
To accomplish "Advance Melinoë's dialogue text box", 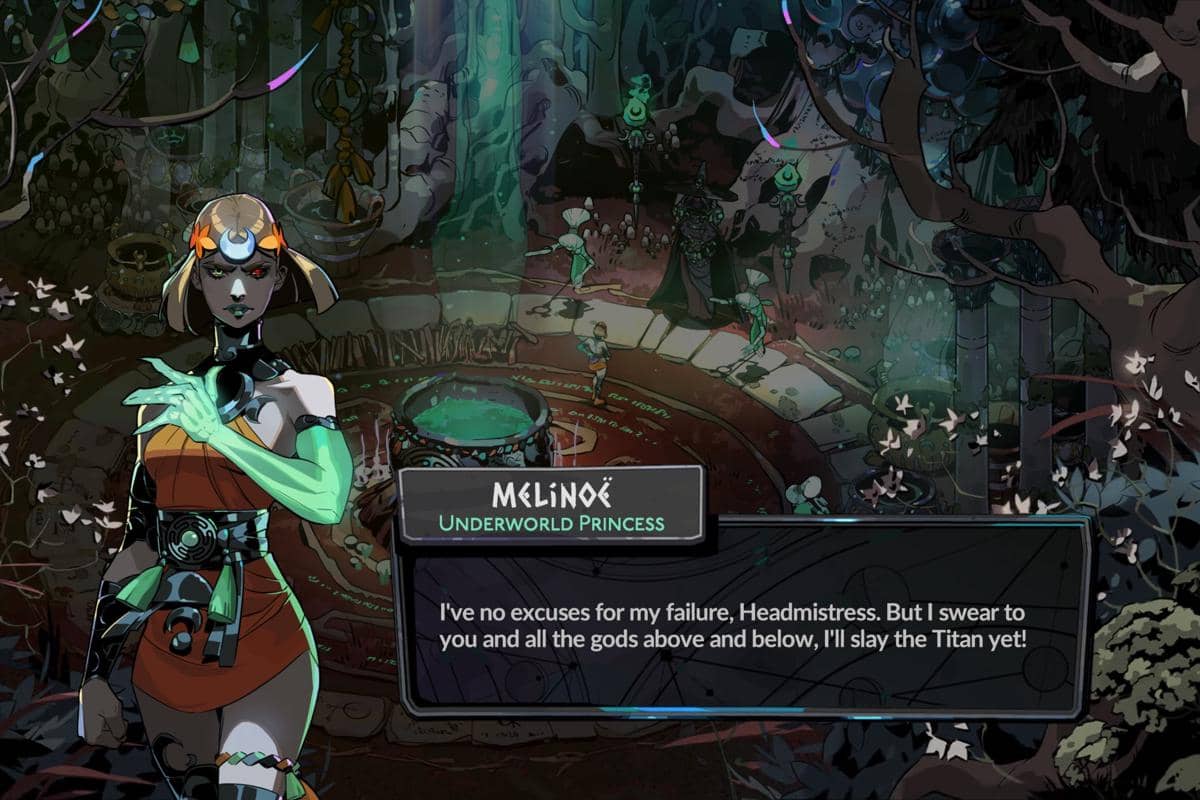I will click(x=742, y=623).
